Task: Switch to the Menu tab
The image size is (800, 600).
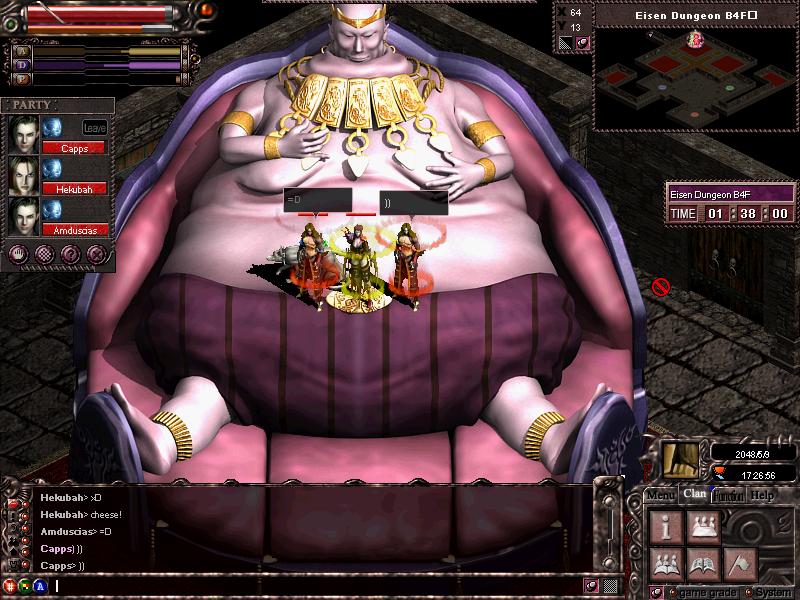Action: pos(660,494)
